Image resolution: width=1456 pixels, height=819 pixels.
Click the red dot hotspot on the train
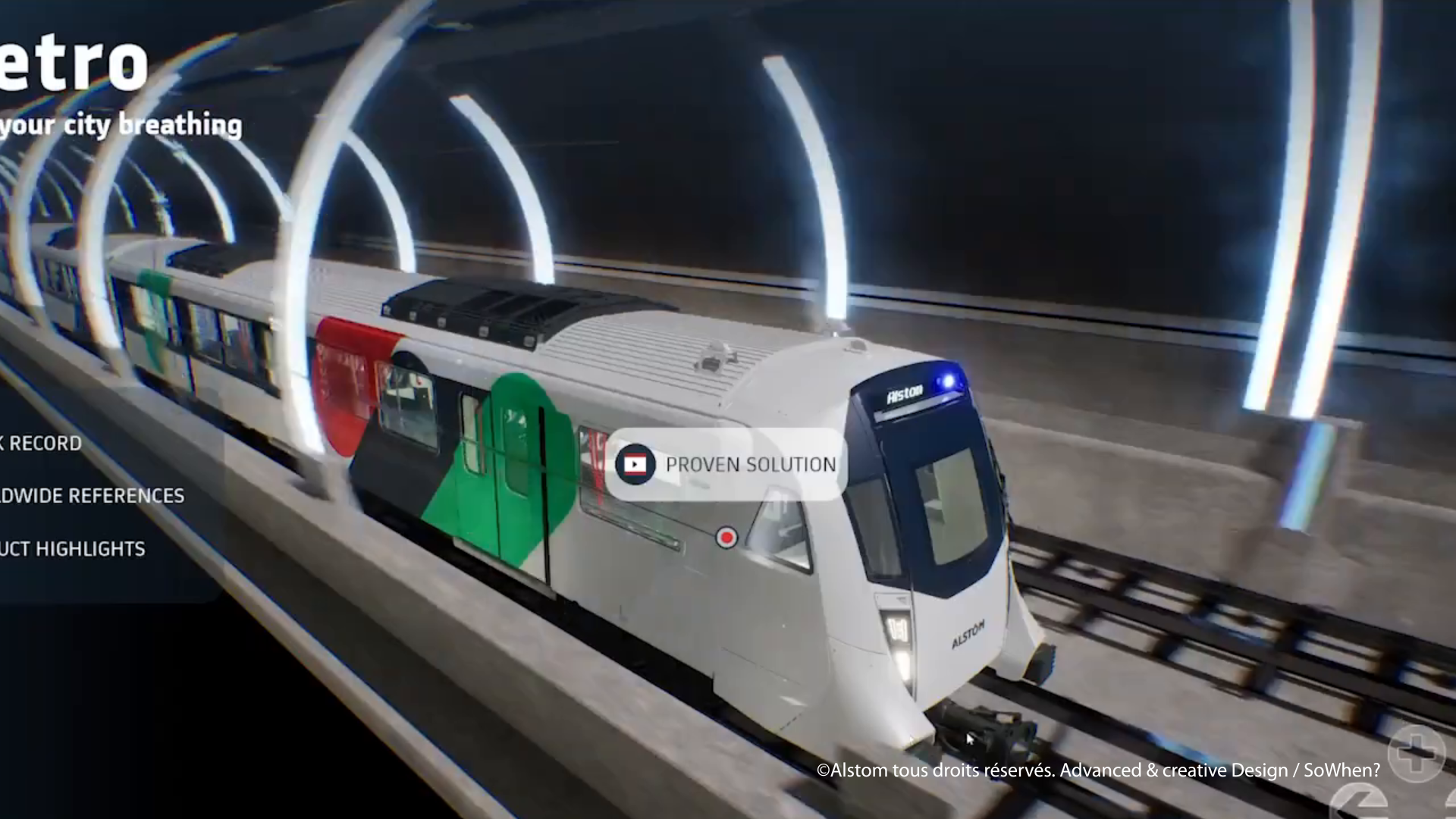(726, 538)
